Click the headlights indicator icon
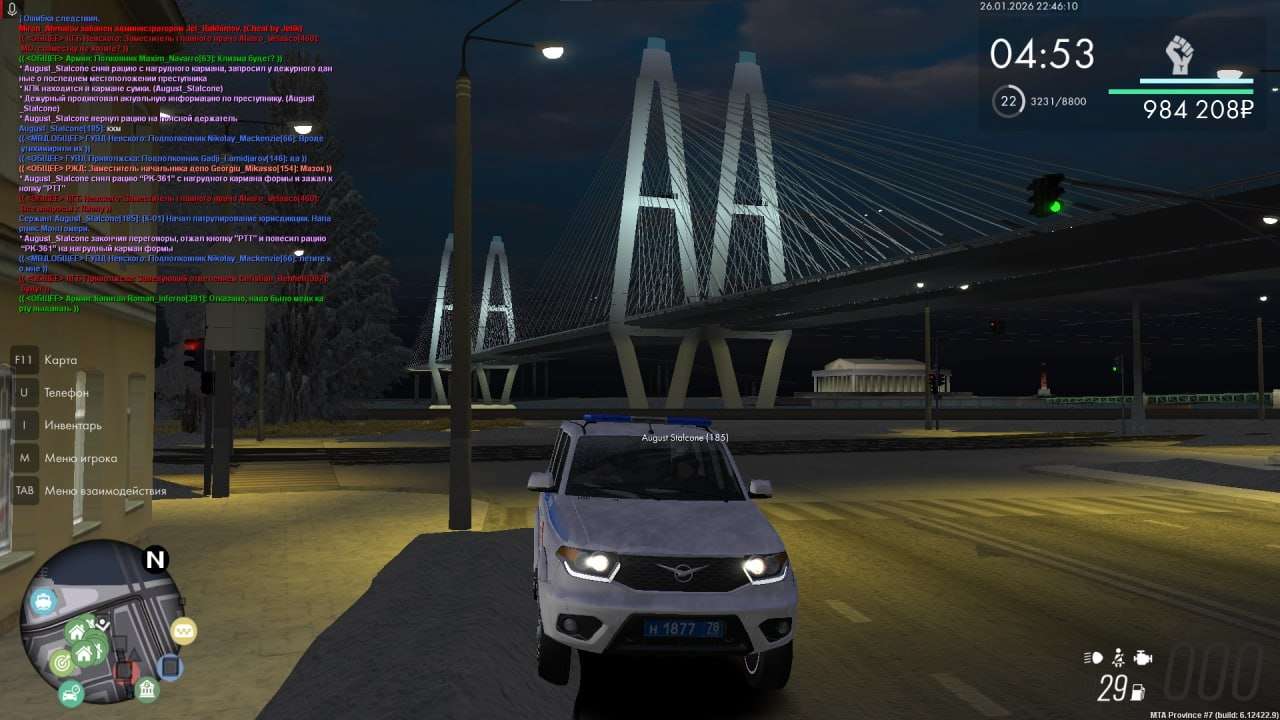Screen dimensions: 1280x720 [x=1093, y=658]
